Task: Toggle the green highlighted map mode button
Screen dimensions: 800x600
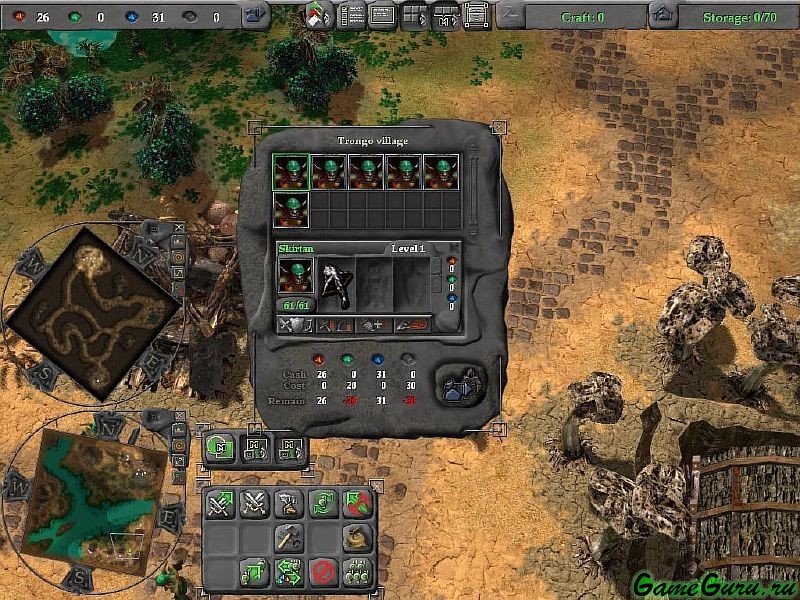Action: click(x=220, y=447)
